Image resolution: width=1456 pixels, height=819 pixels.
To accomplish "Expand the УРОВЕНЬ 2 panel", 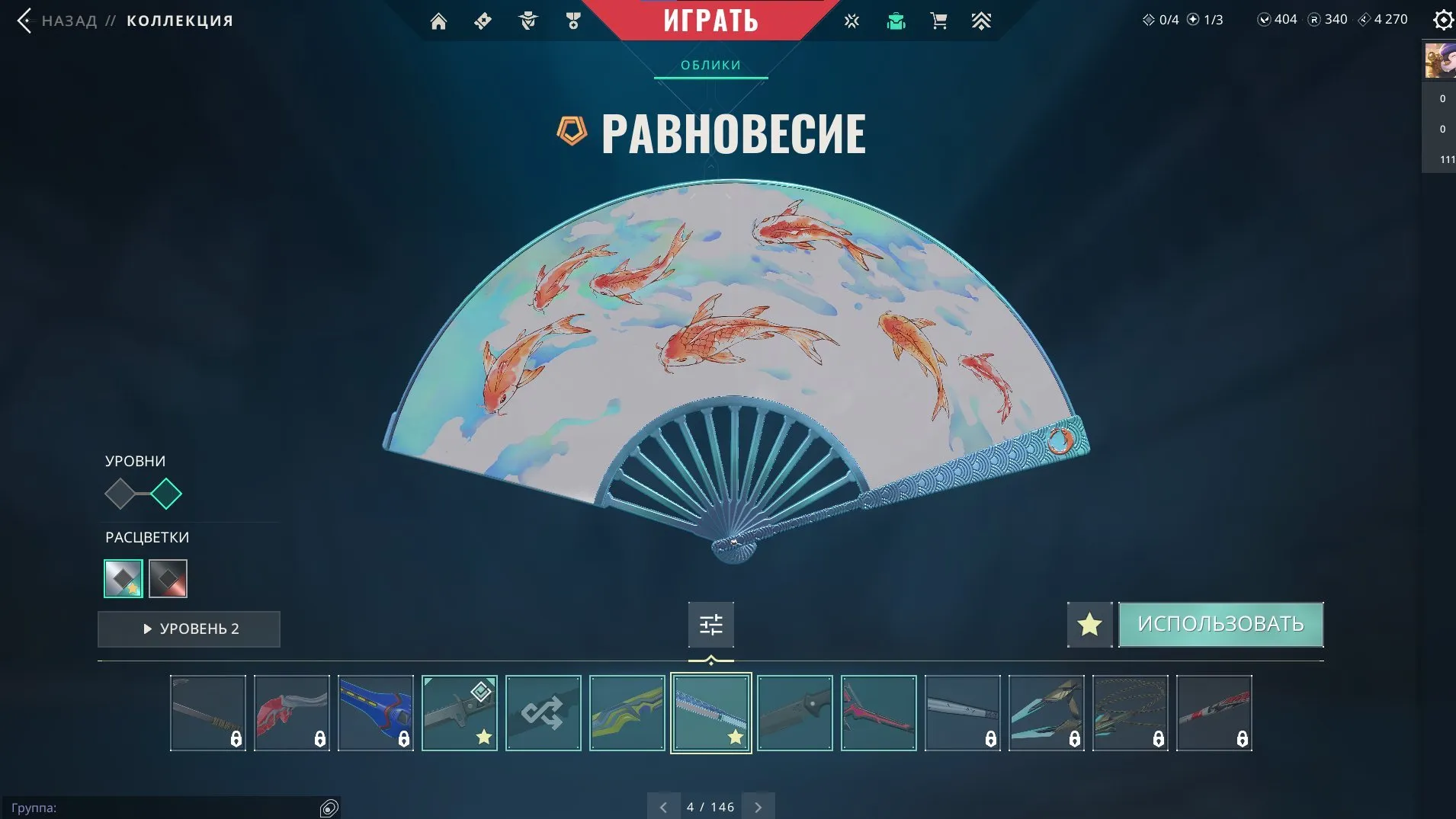I will pos(188,629).
